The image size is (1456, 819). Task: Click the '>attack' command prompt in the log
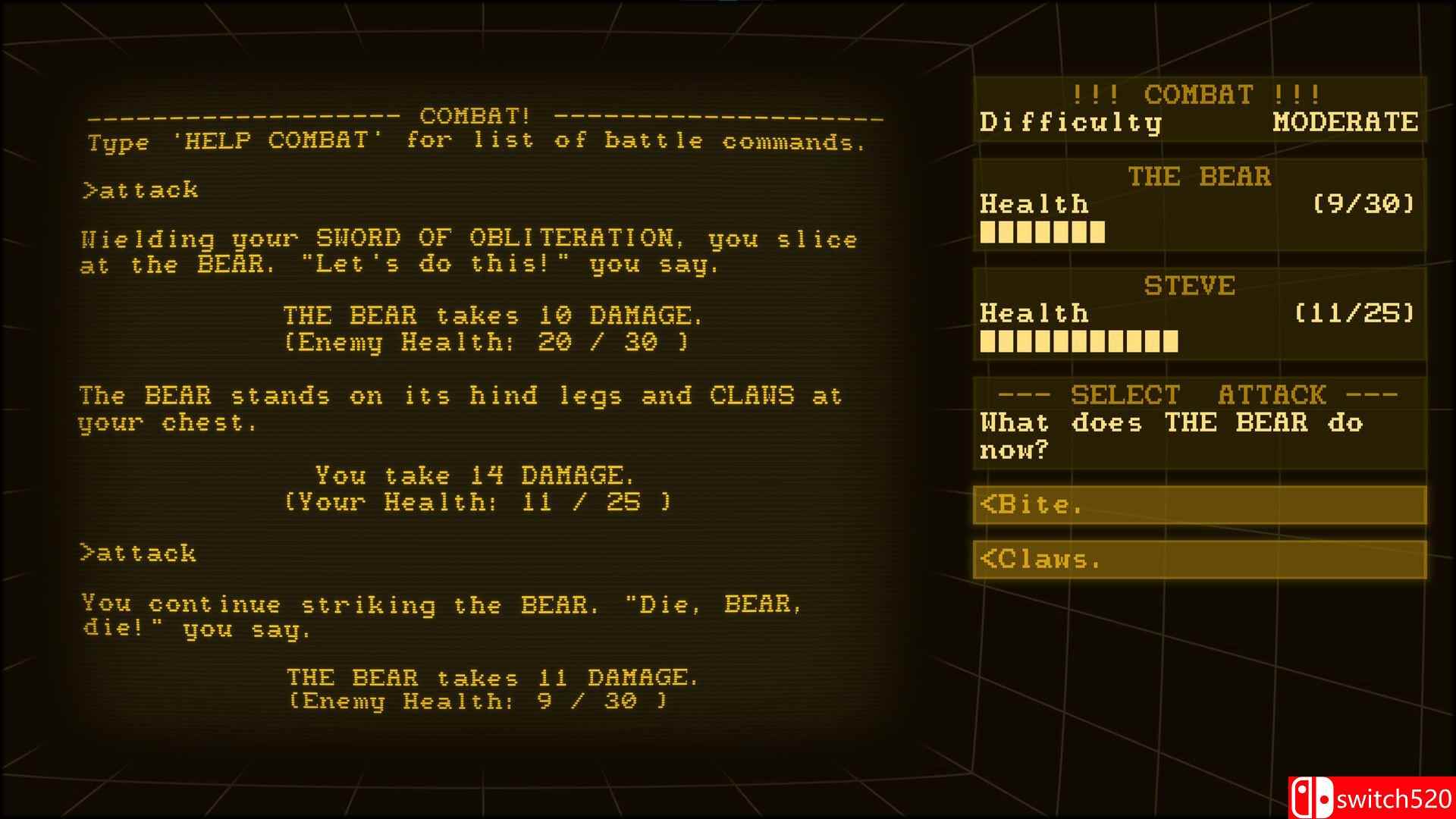139,189
